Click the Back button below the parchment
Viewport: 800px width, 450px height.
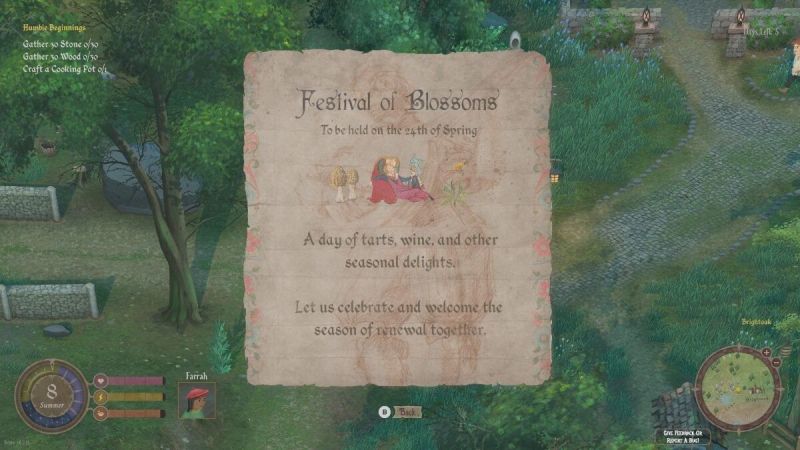tap(401, 412)
